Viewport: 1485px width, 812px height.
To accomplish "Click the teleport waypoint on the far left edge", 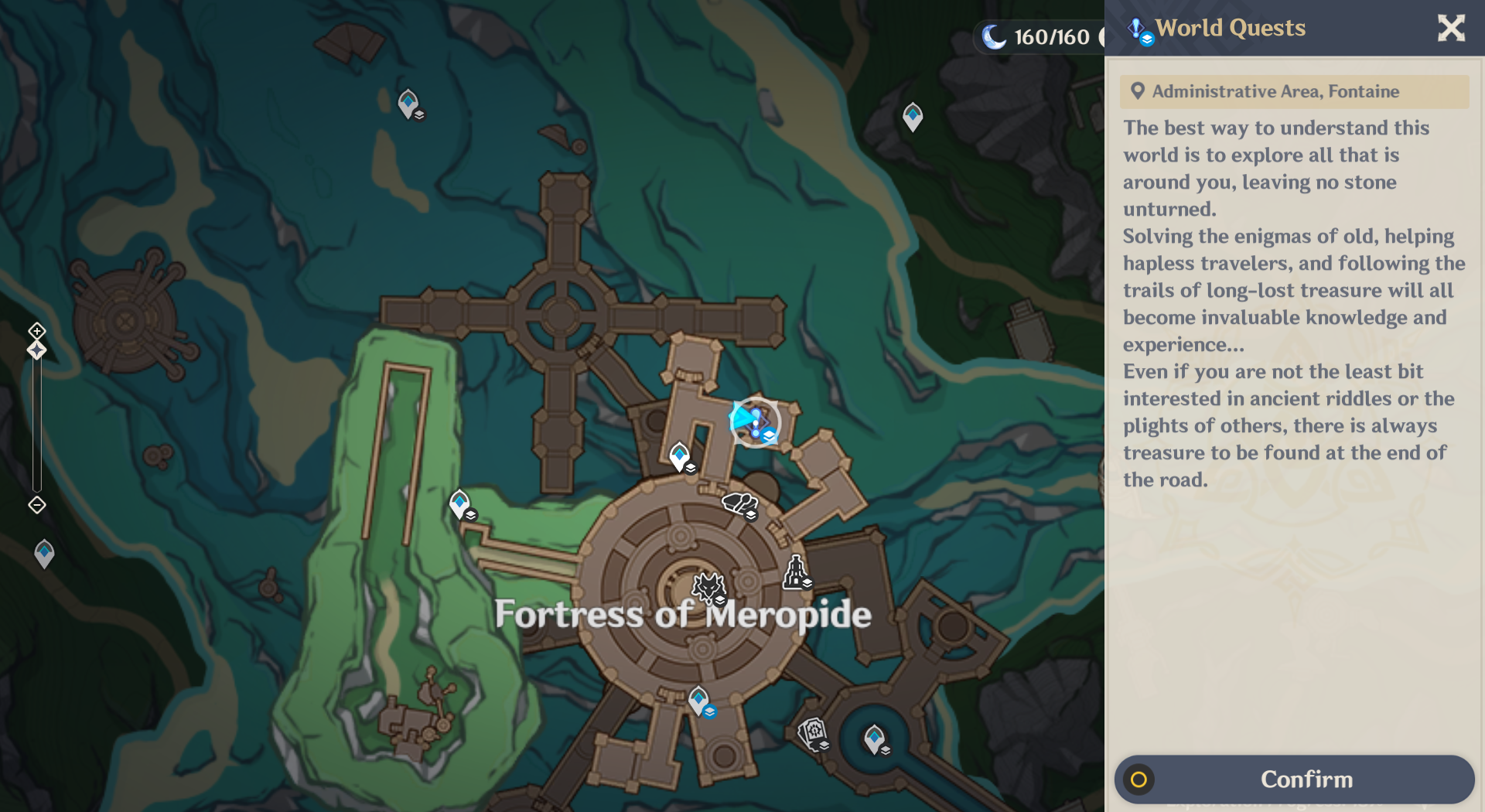I will 44,553.
